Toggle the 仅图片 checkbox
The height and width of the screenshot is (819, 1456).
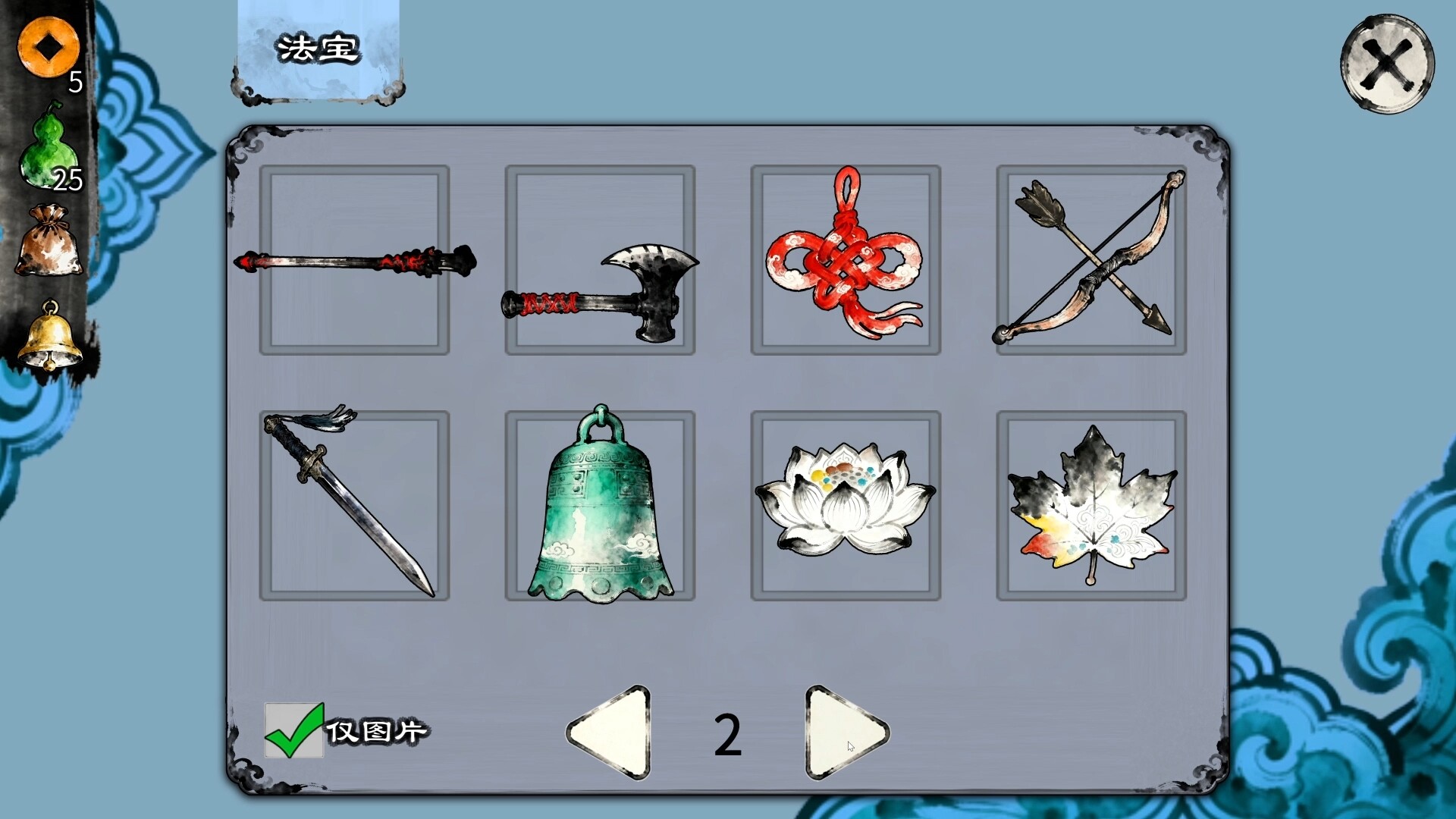click(294, 731)
